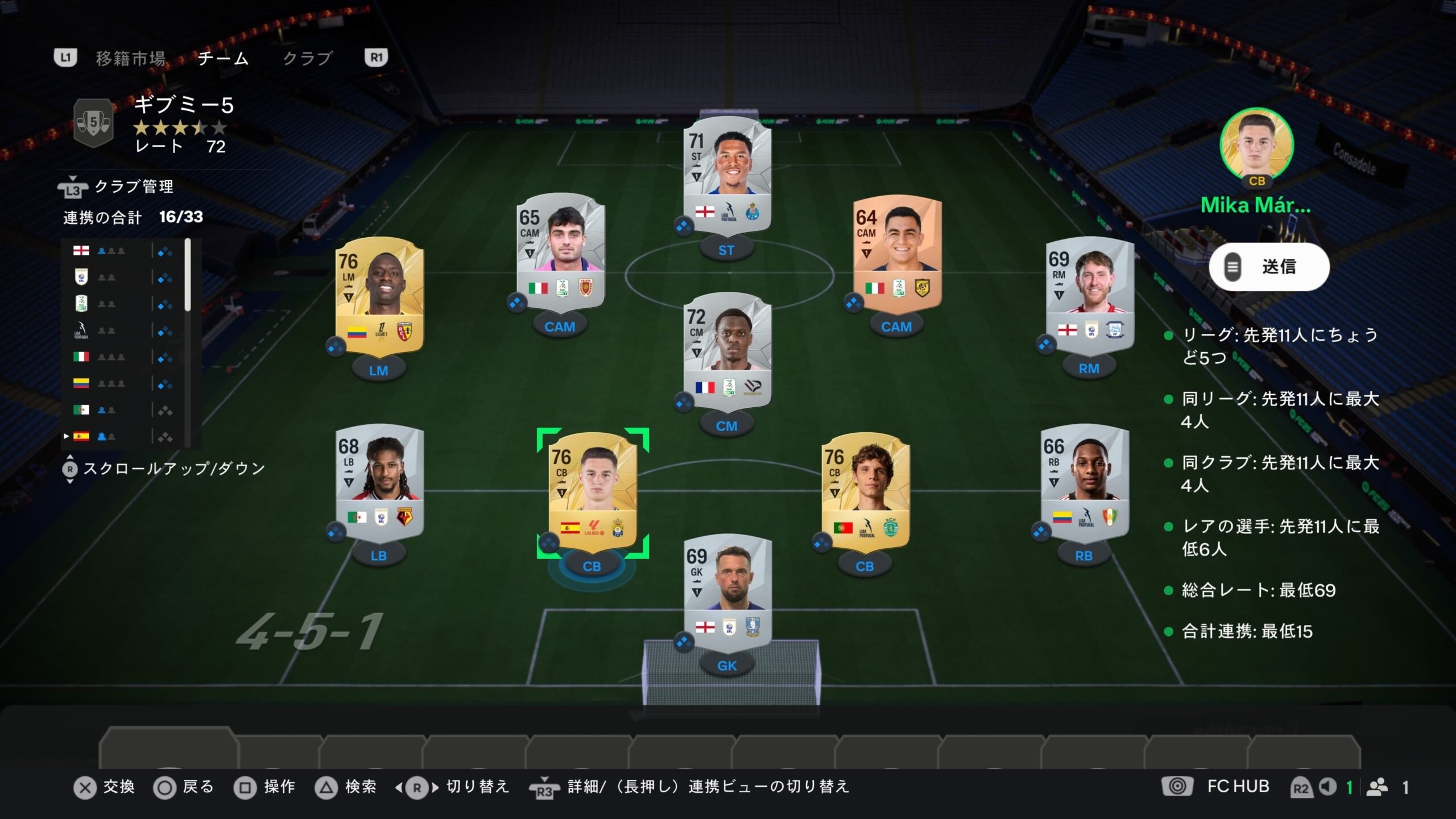This screenshot has height=819, width=1456.
Task: Select the チーム tab
Action: point(223,58)
